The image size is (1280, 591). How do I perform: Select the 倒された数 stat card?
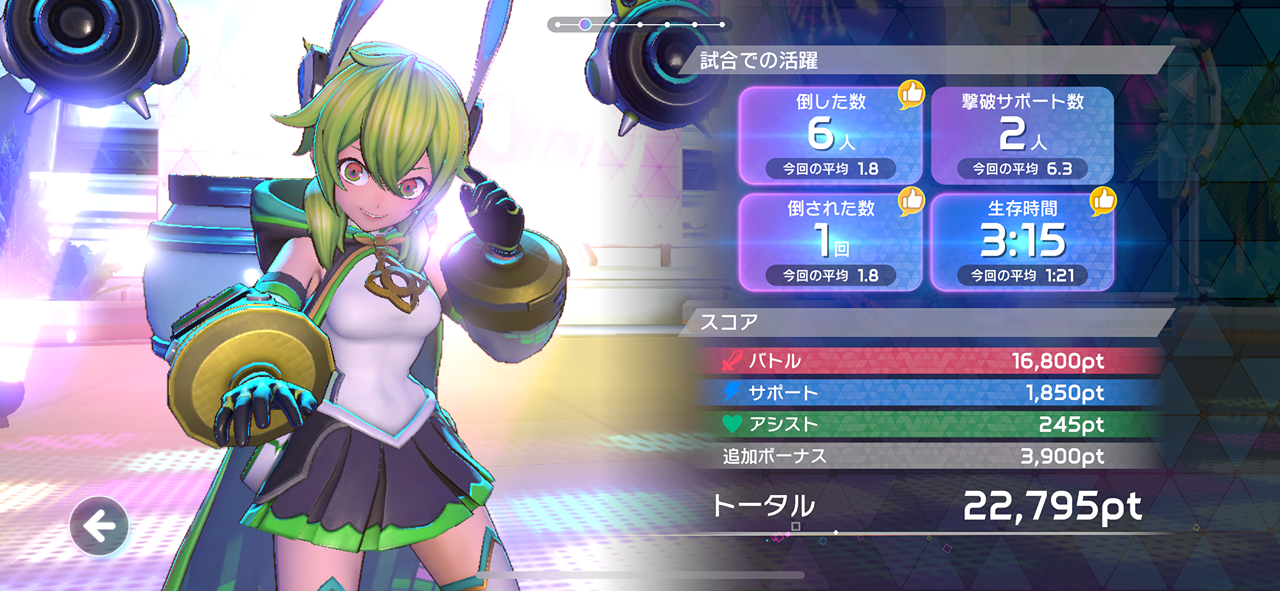[830, 242]
